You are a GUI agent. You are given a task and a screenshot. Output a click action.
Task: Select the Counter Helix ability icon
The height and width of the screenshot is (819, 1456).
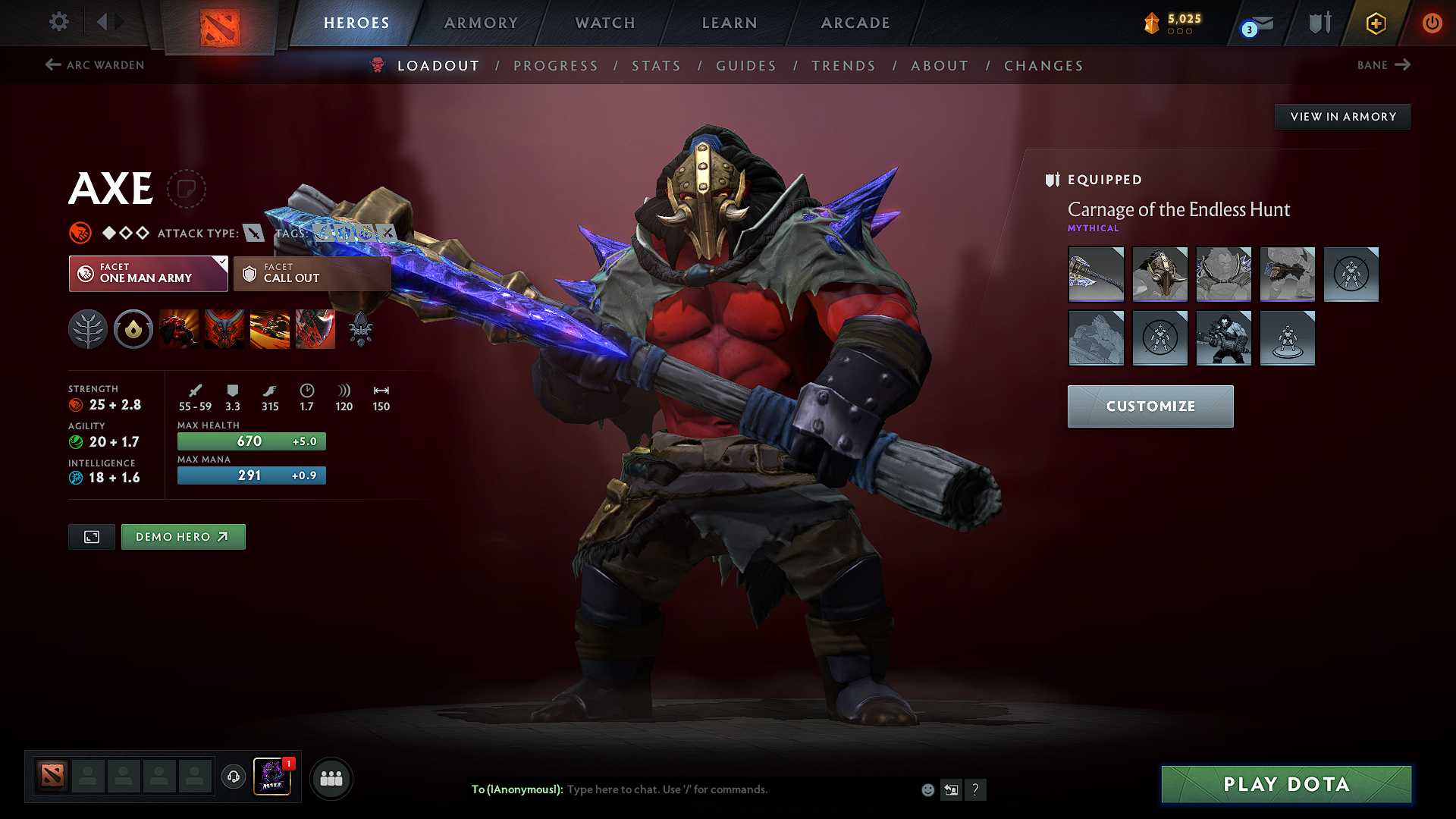[x=270, y=329]
